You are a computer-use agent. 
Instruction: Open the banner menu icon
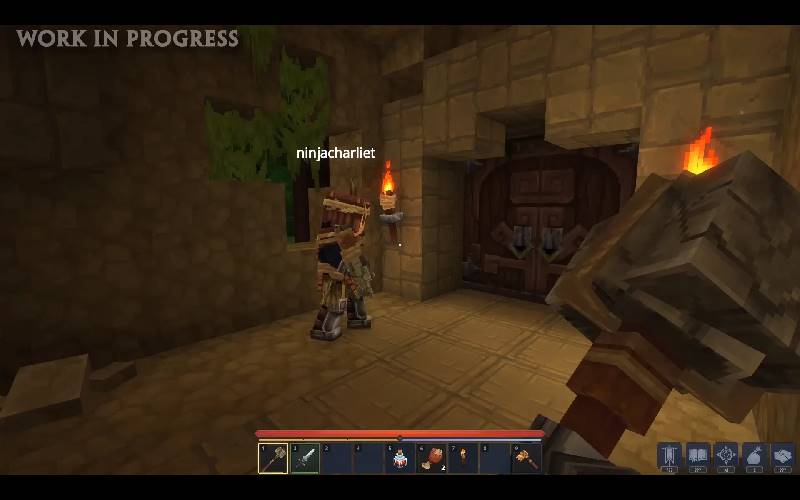tap(669, 455)
